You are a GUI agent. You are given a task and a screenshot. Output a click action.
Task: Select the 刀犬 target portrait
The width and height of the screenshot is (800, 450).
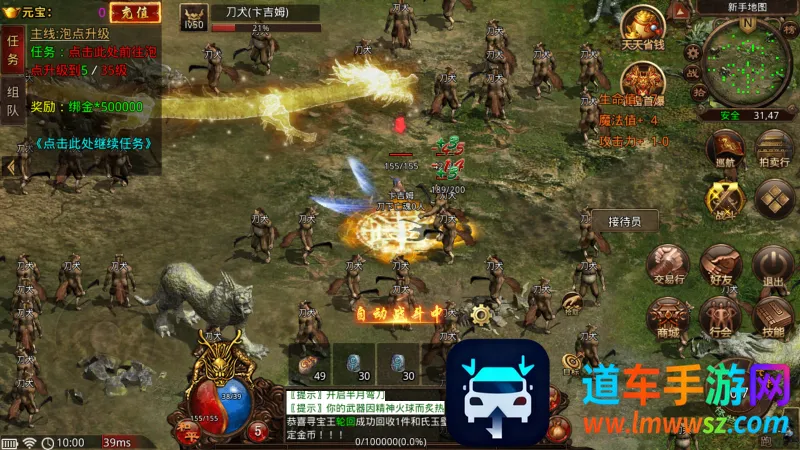click(x=193, y=17)
